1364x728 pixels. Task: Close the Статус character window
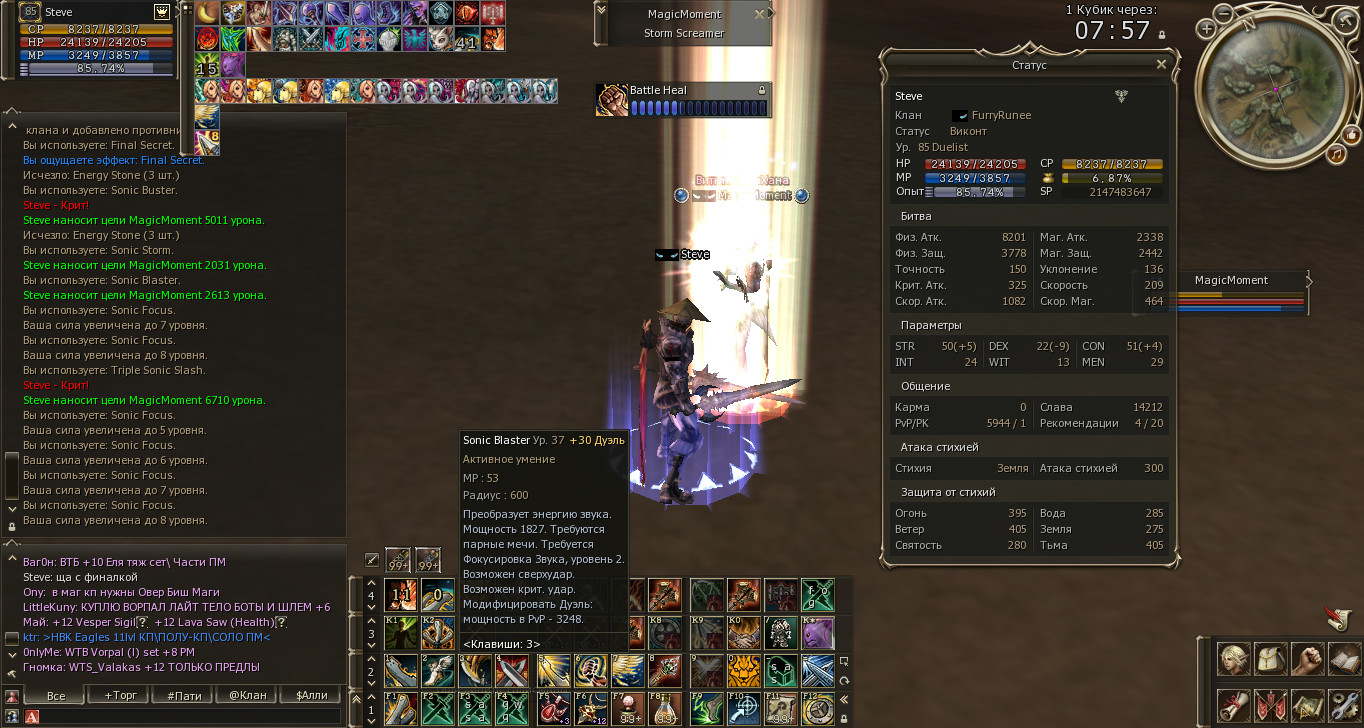(x=1161, y=64)
